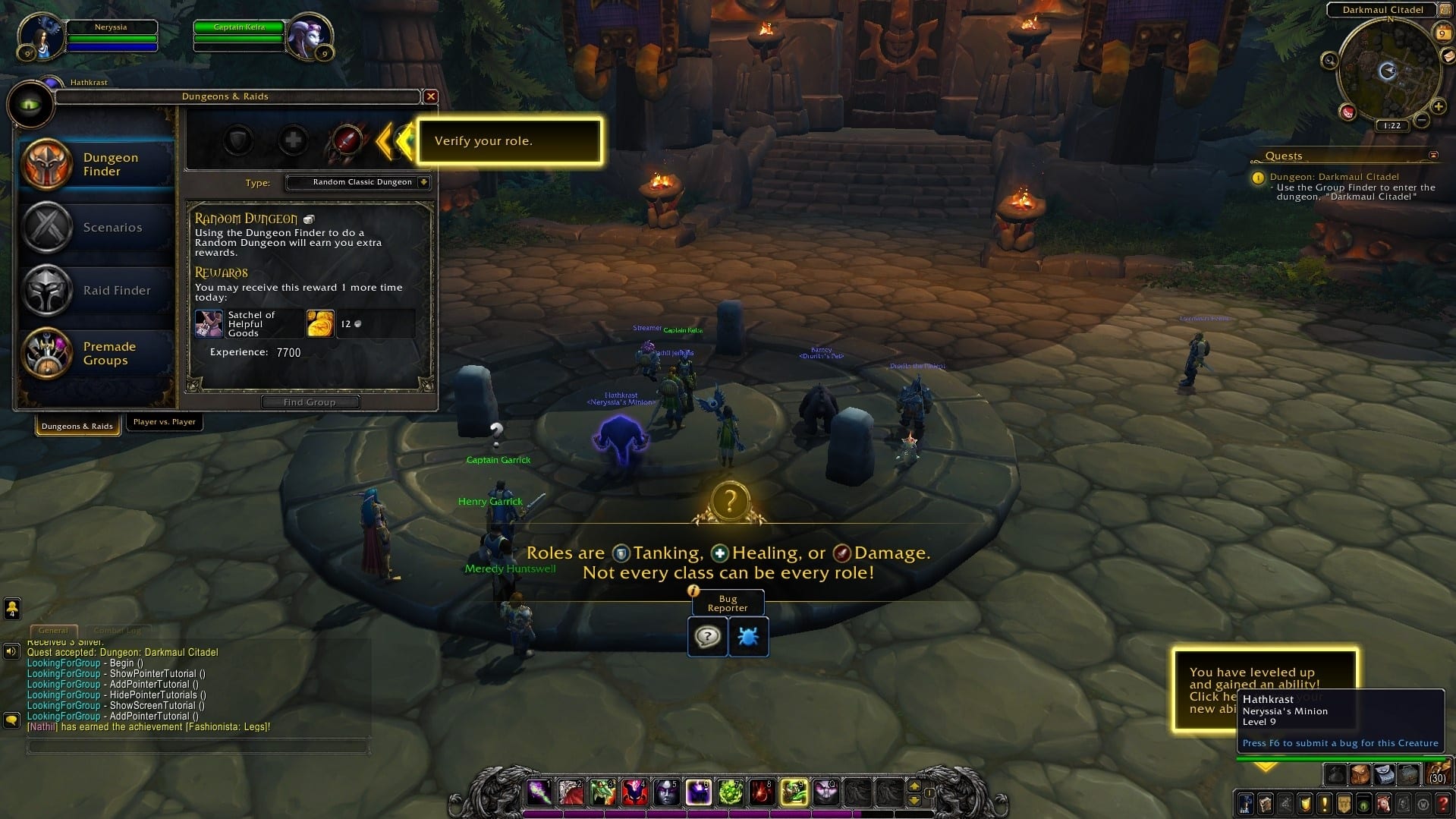Viewport: 1456px width, 819px height.
Task: Switch to the Player vs. Player tab
Action: pyautogui.click(x=164, y=422)
